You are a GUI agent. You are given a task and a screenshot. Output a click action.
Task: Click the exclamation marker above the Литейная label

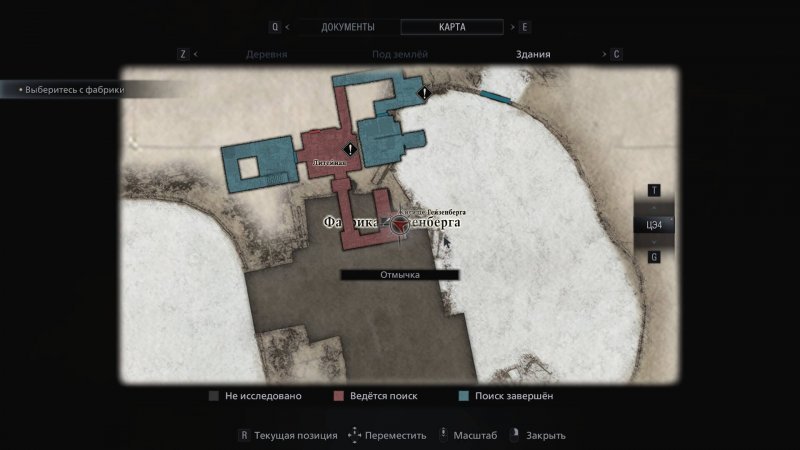point(350,149)
